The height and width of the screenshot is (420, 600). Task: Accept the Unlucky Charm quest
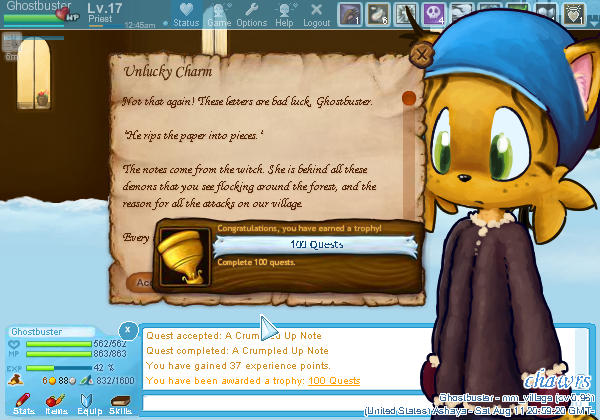[x=140, y=282]
